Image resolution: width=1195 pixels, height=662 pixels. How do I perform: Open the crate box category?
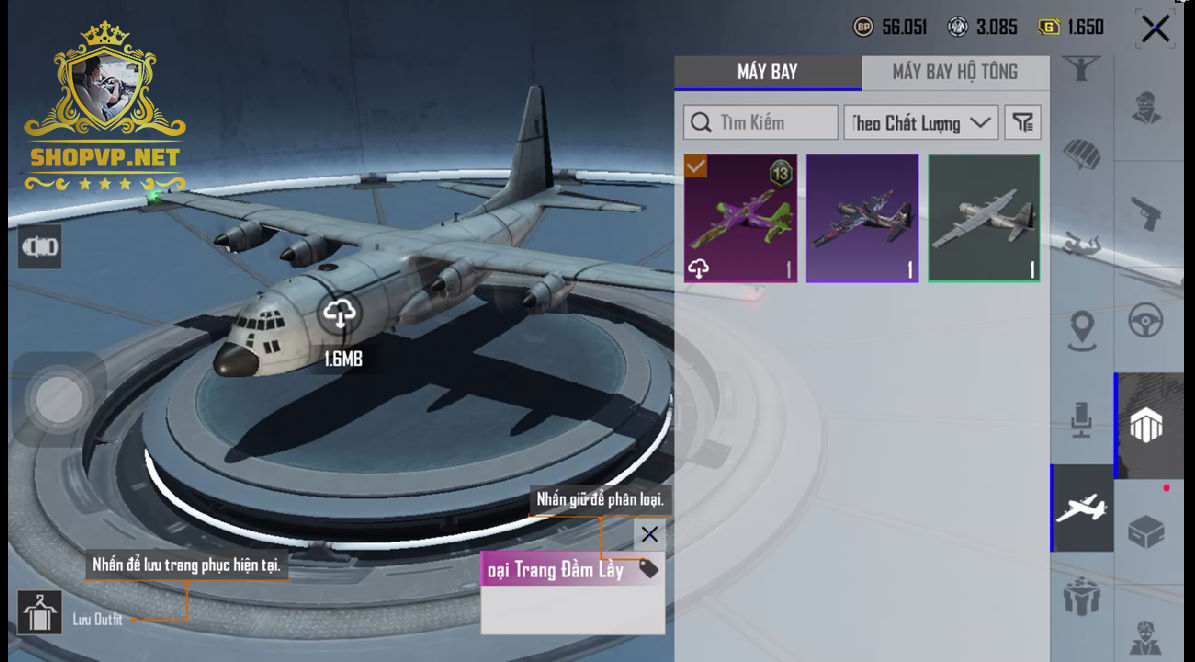pos(1146,532)
